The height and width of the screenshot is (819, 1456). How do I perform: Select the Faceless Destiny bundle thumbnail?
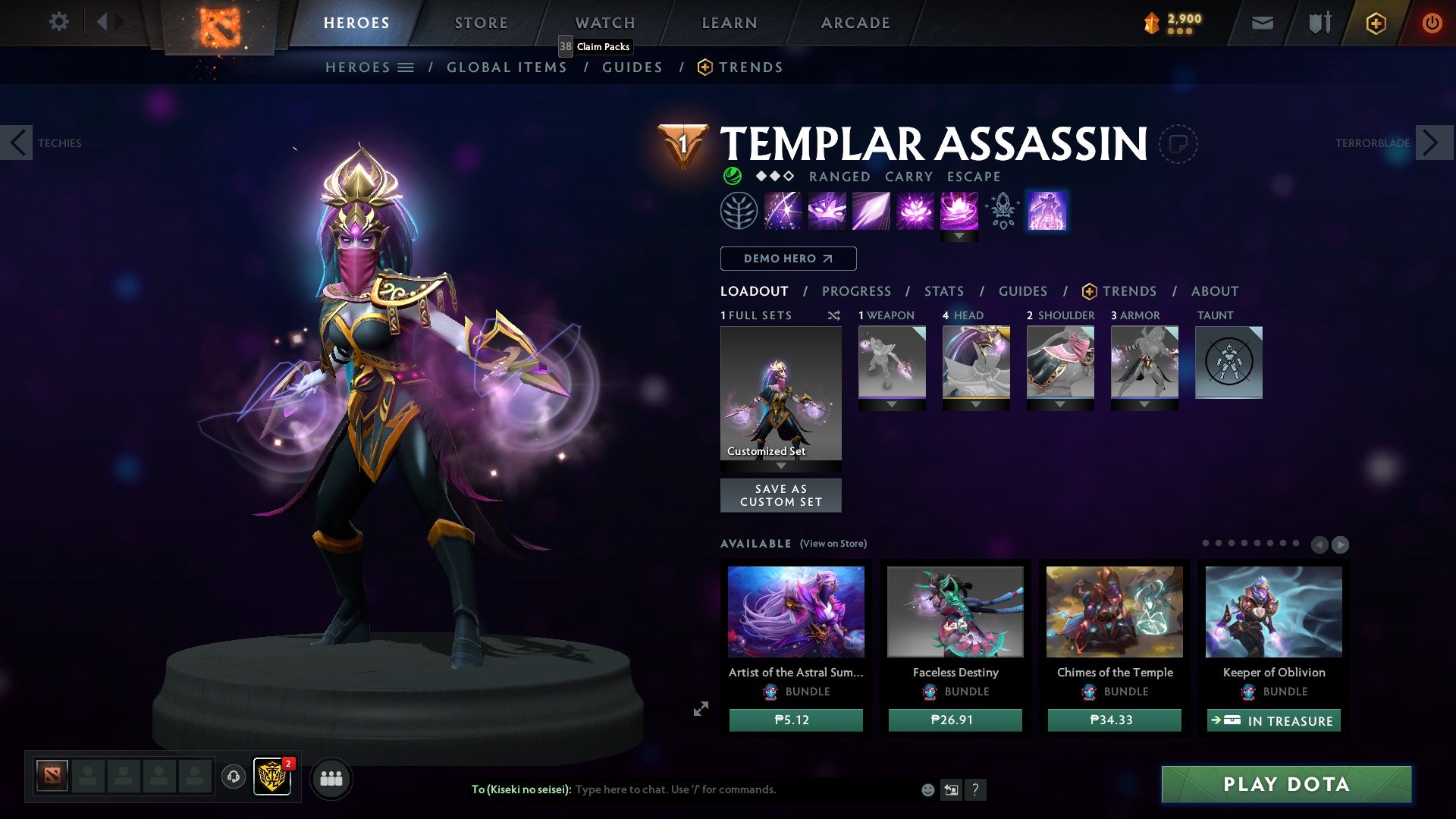954,611
